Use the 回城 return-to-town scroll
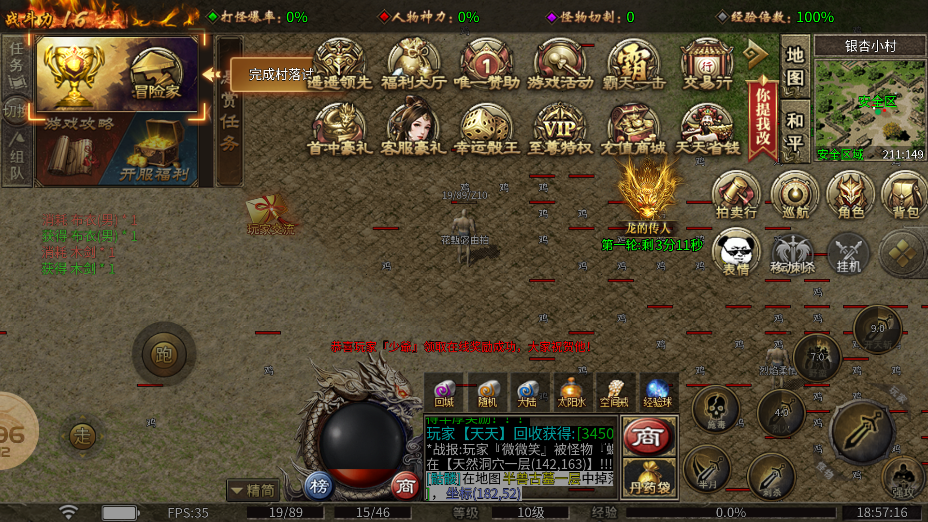 tap(444, 391)
